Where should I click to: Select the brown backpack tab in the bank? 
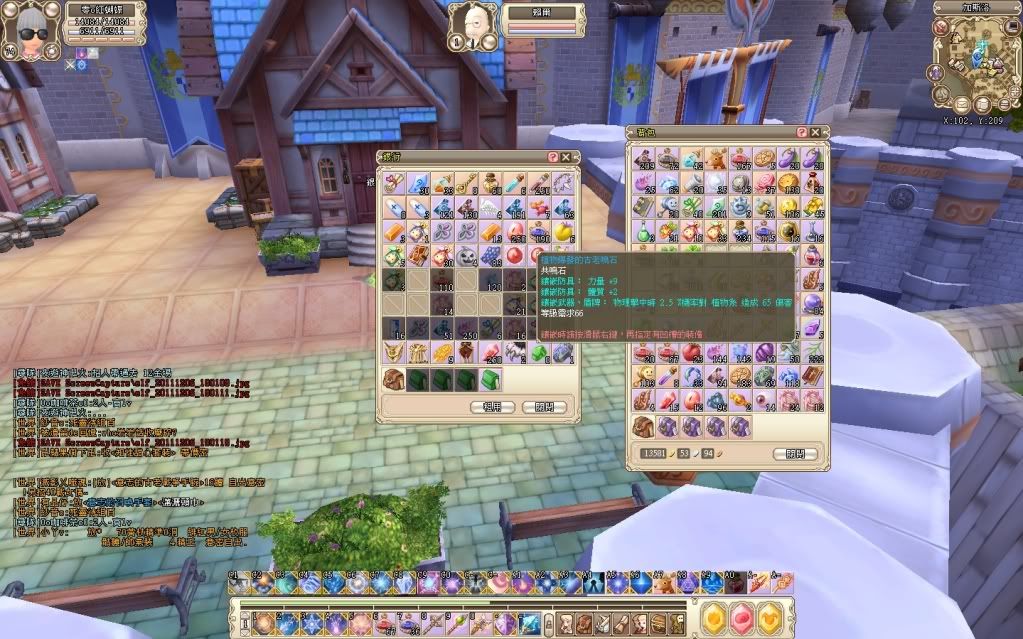395,379
